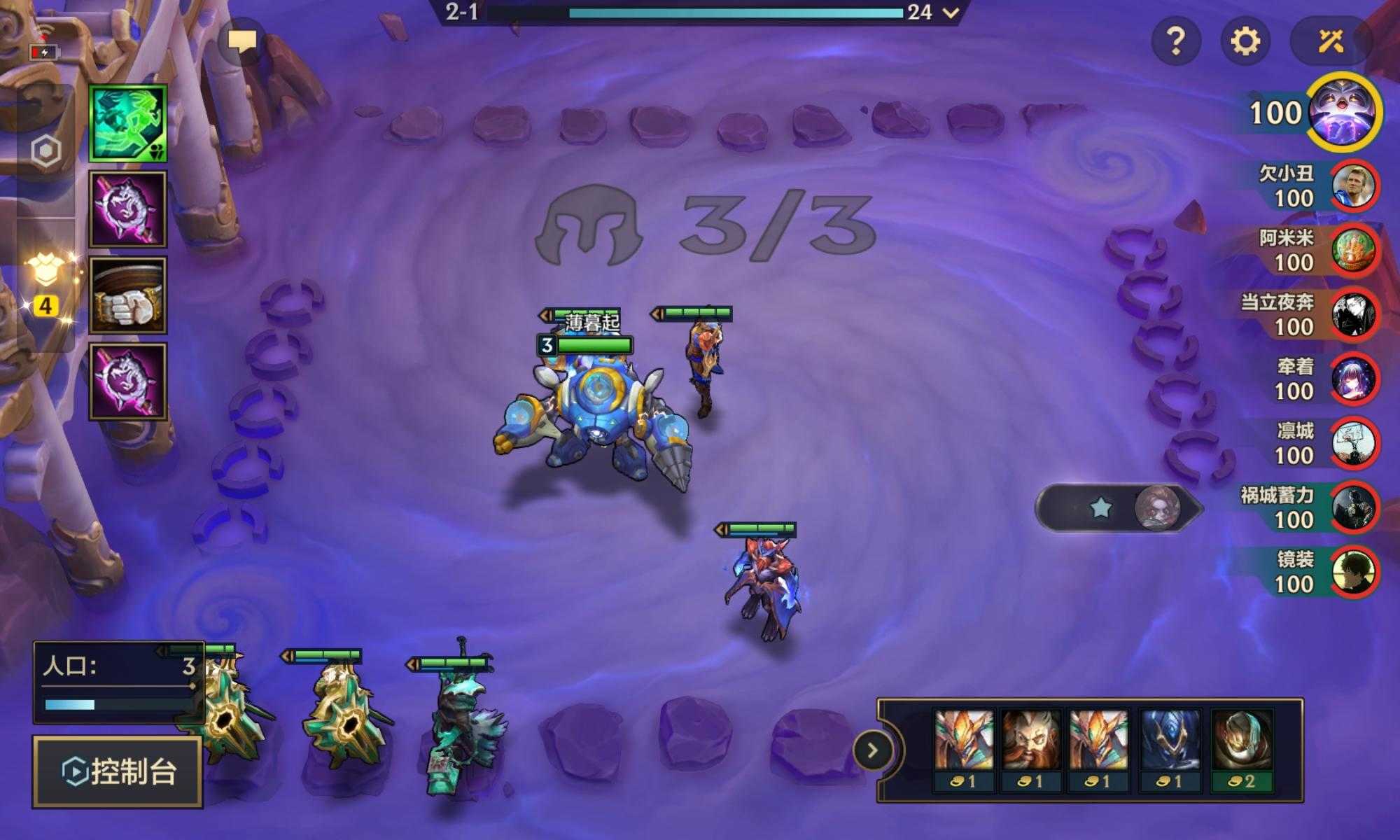The width and height of the screenshot is (1400, 840).
Task: Open the 控制台 console button
Action: (x=118, y=771)
